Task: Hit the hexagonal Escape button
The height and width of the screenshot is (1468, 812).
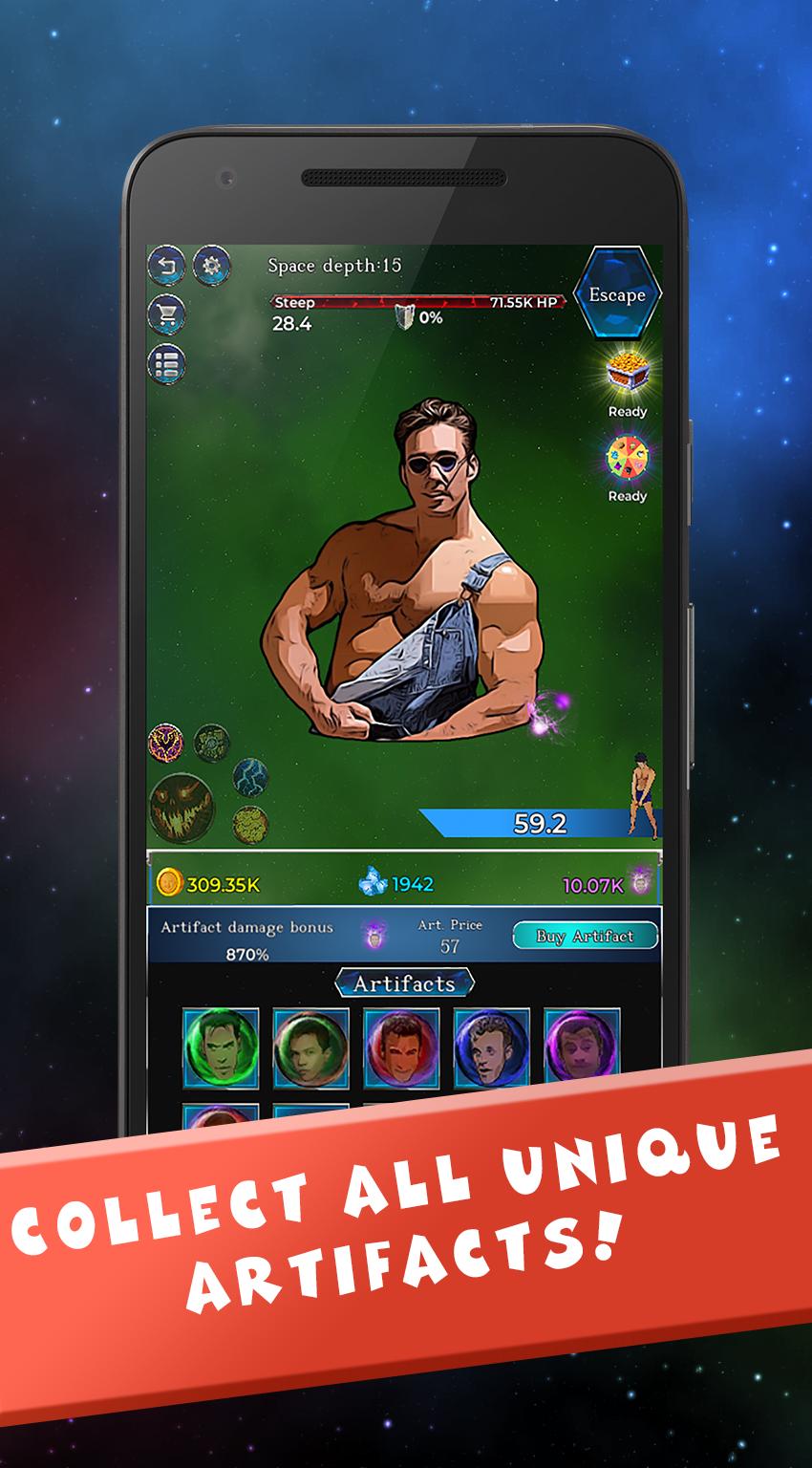Action: 616,294
